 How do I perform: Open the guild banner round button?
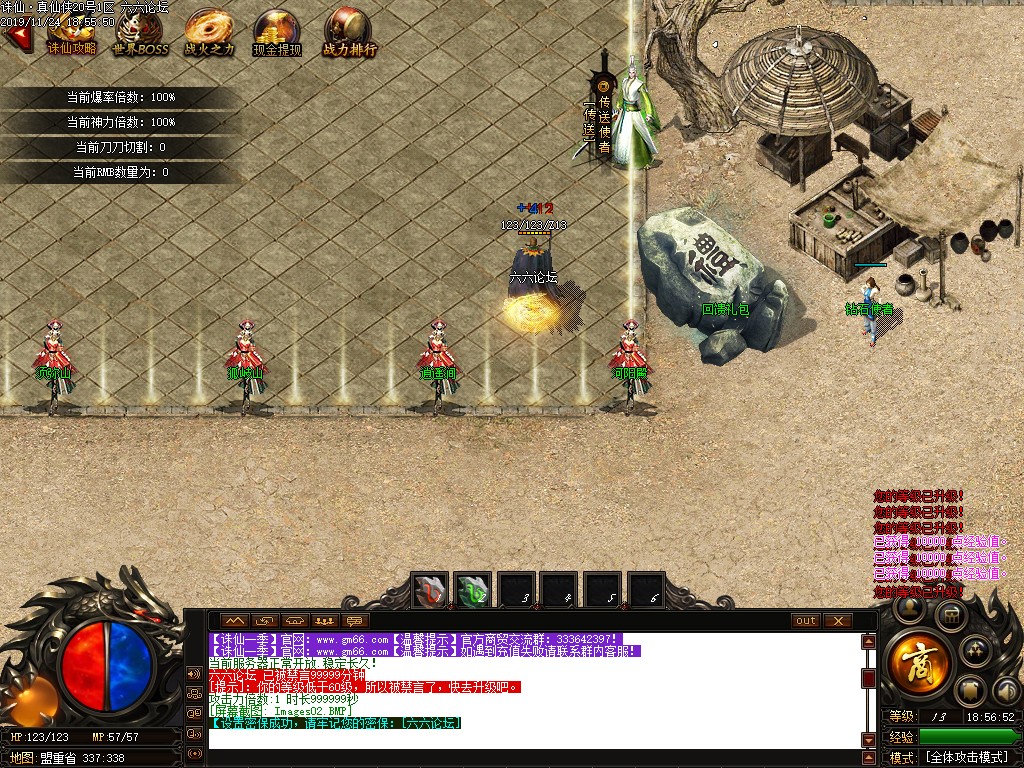tap(969, 689)
